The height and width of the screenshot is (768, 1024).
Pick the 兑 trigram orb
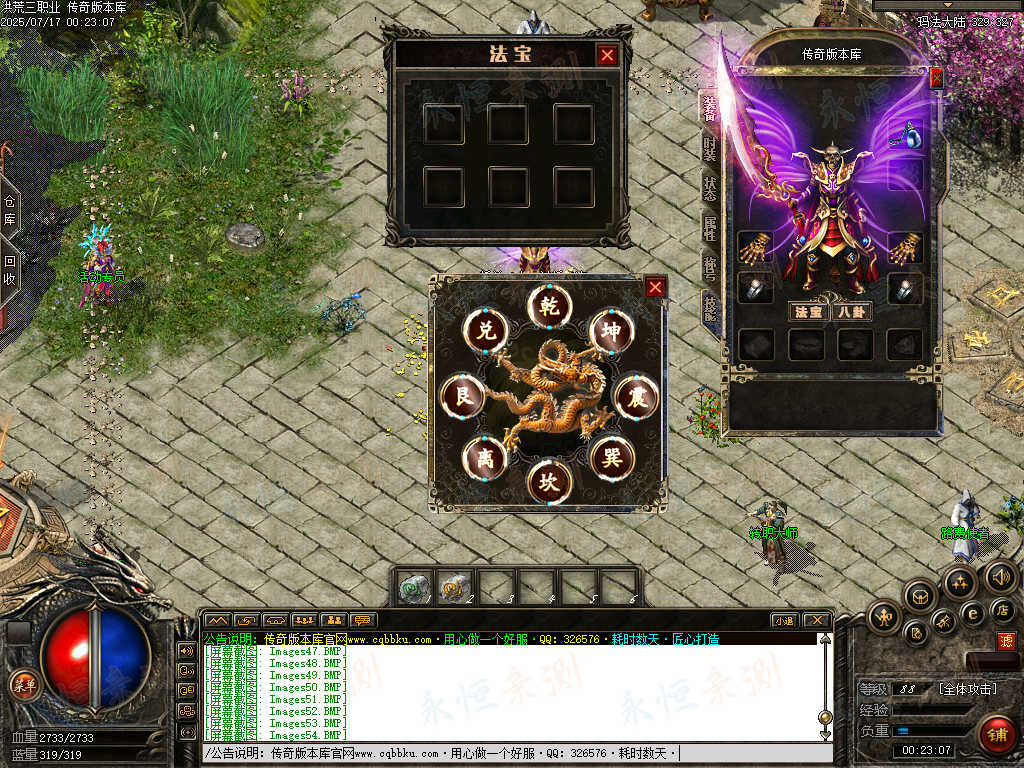pyautogui.click(x=485, y=331)
